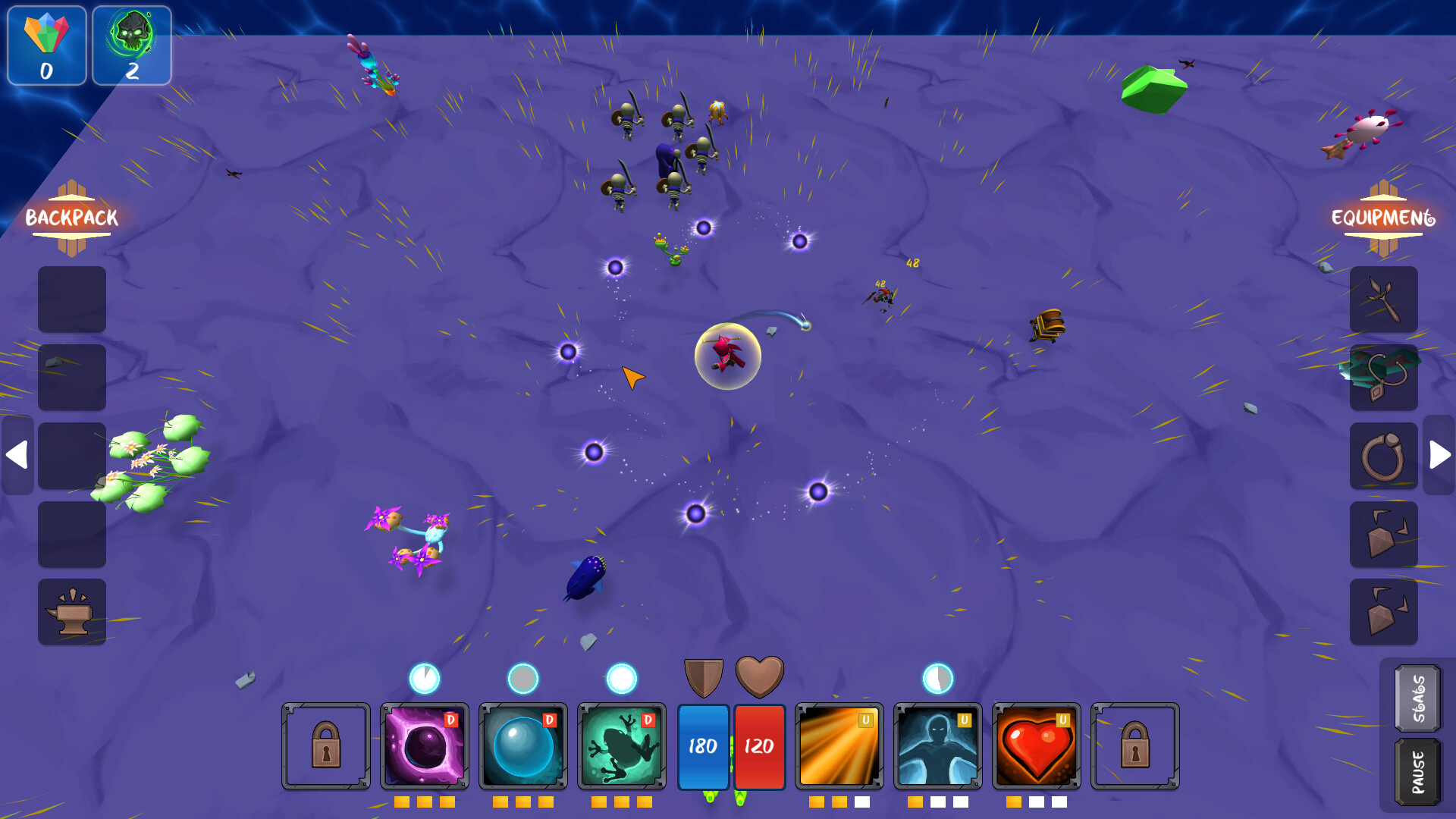This screenshot has height=819, width=1456.
Task: Select the blue bubble ability
Action: (522, 747)
